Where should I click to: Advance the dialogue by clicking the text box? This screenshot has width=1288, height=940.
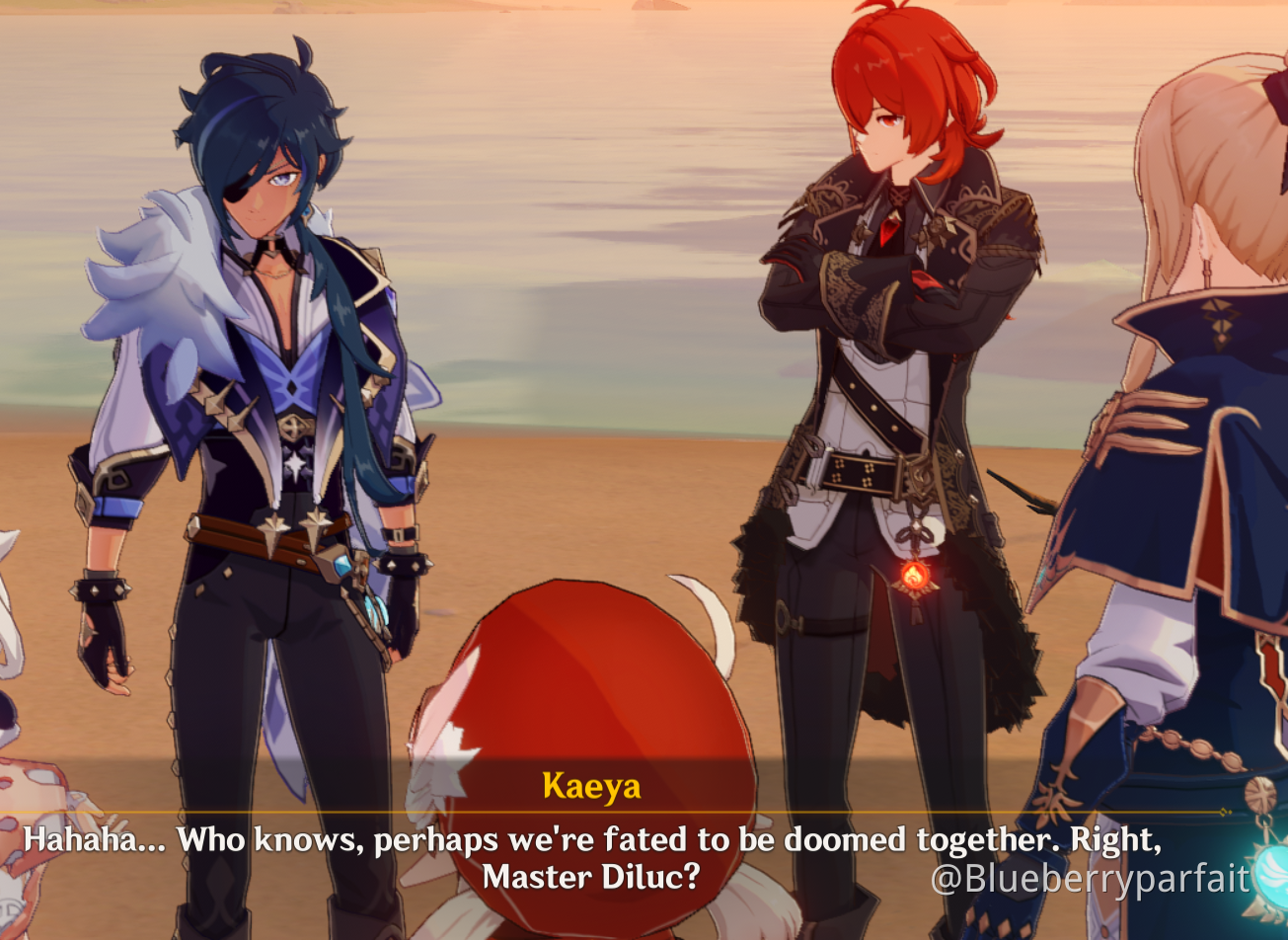click(x=592, y=849)
